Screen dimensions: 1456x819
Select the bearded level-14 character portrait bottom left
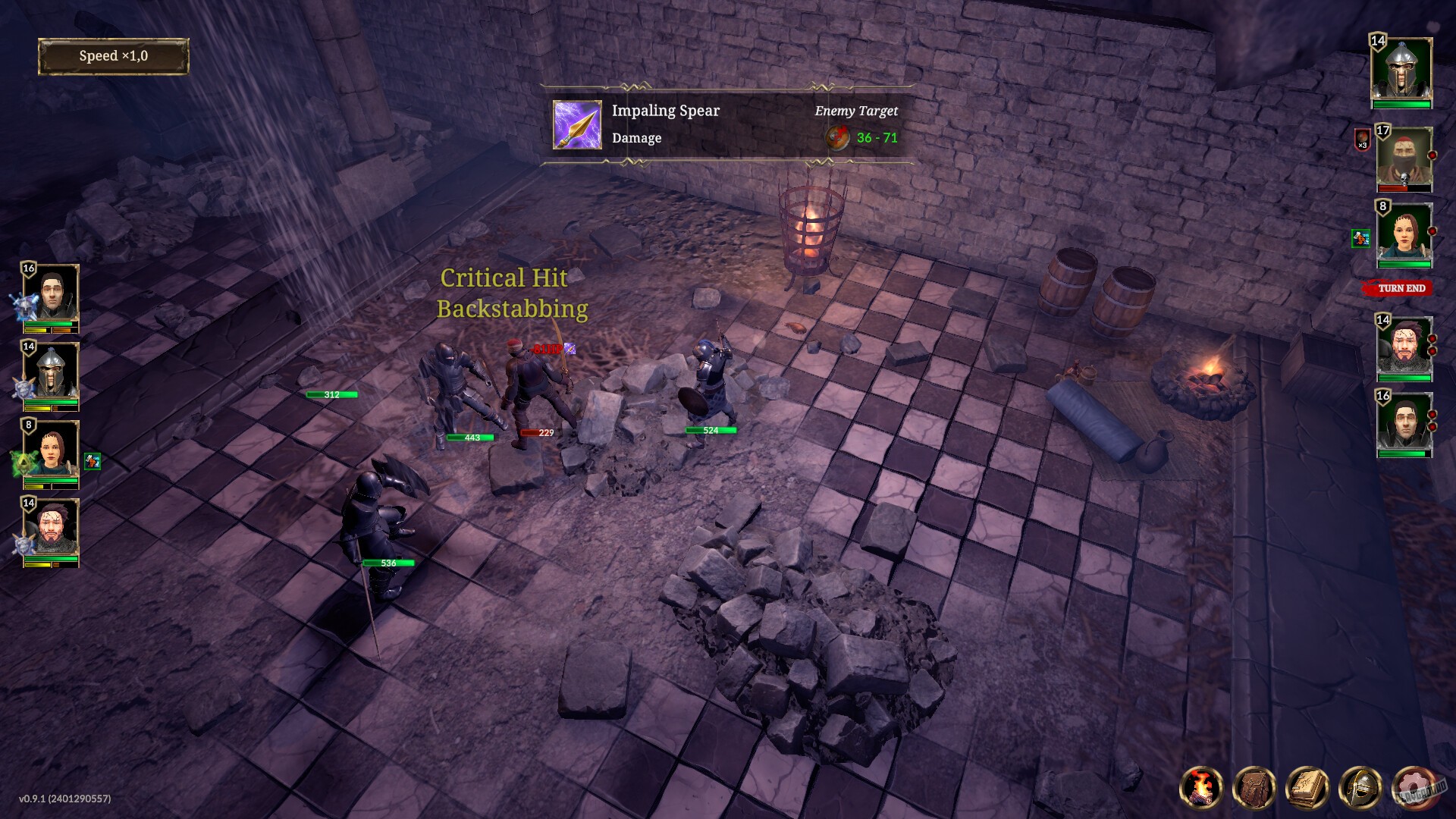[x=52, y=526]
